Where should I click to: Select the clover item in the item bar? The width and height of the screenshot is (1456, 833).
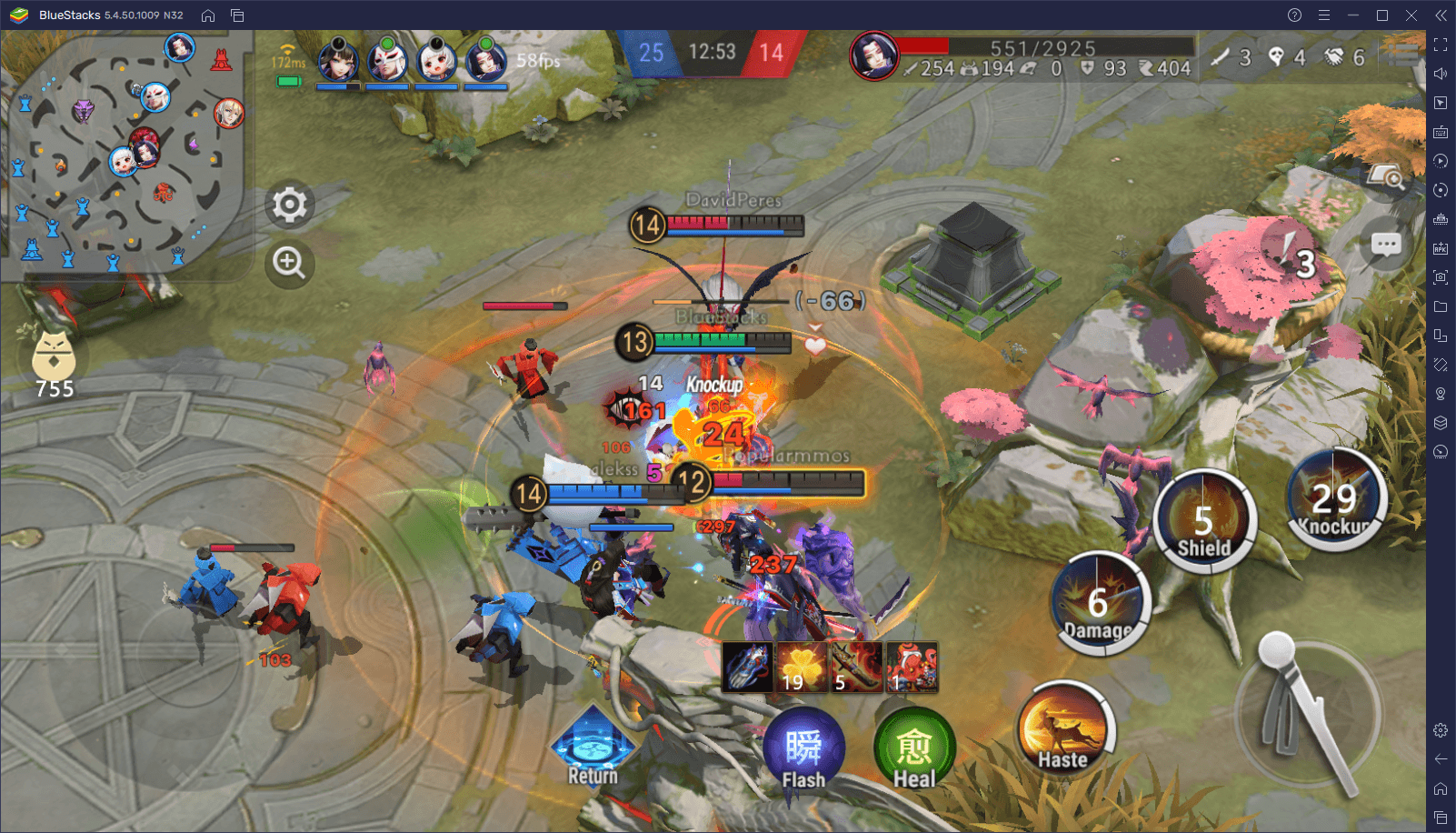click(802, 667)
